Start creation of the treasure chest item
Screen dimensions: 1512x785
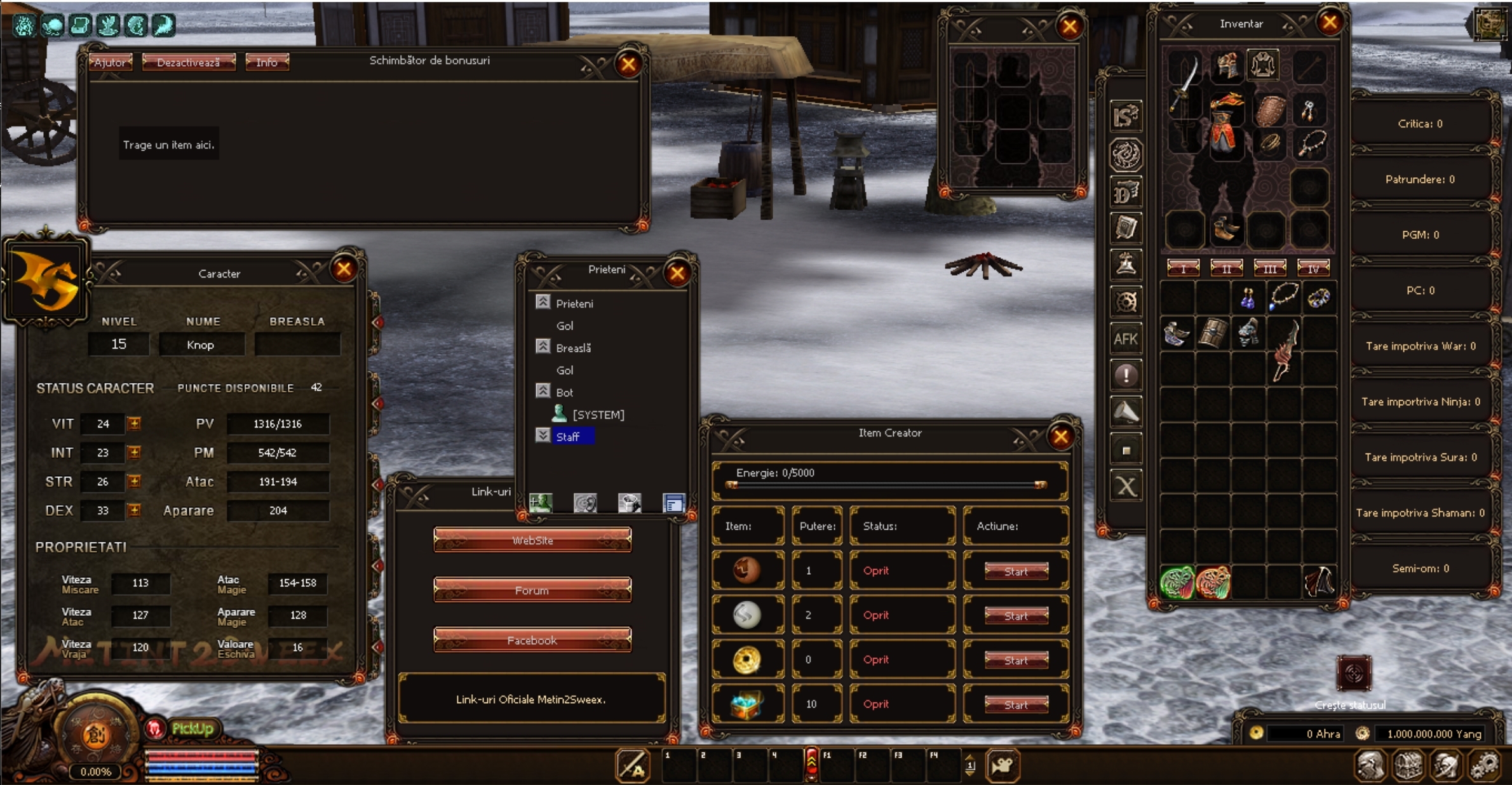coord(1016,704)
